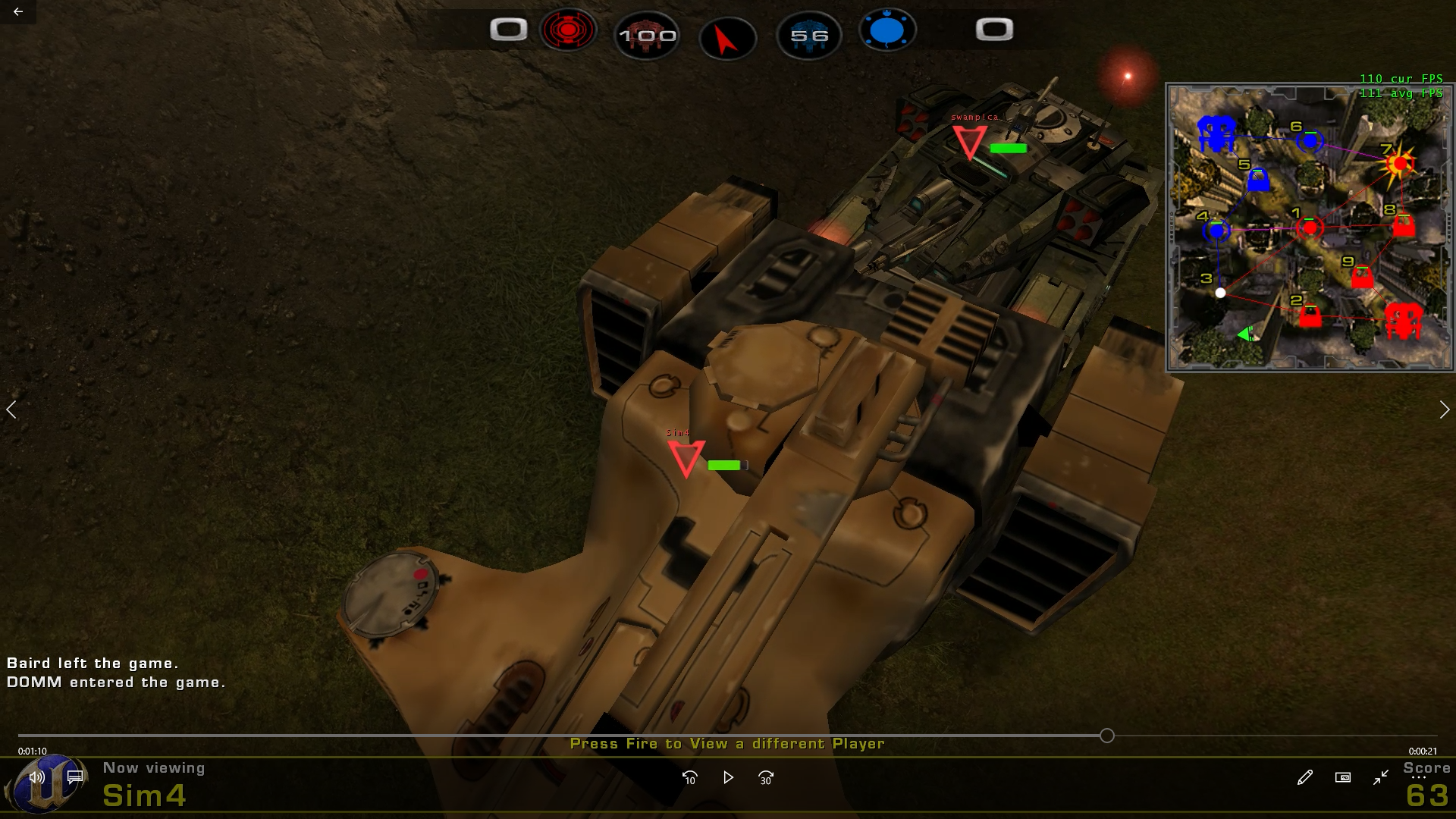The image size is (1456, 819).
Task: Select power node 8 on the minimap
Action: [1404, 225]
